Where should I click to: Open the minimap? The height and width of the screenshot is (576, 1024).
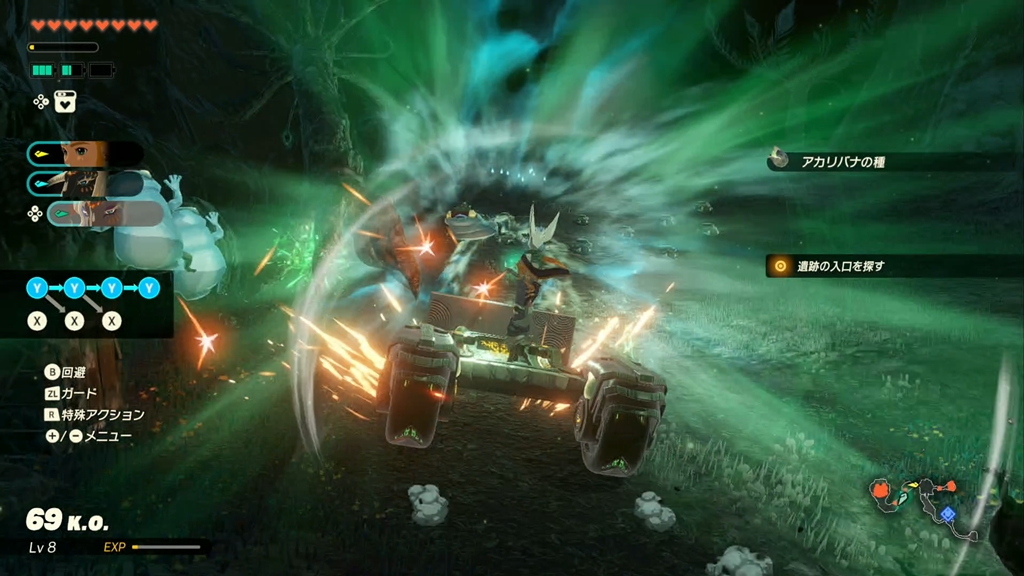920,500
